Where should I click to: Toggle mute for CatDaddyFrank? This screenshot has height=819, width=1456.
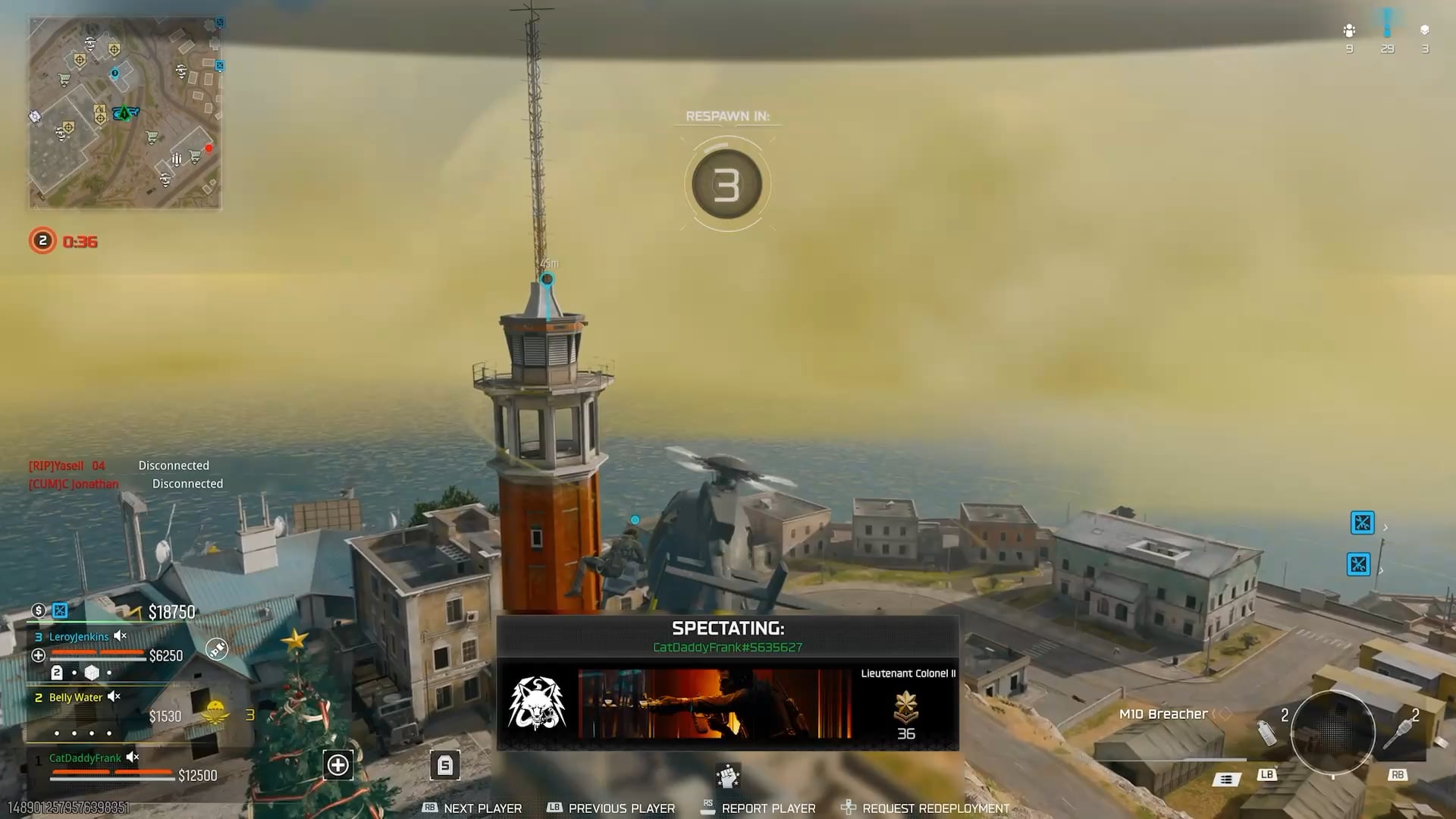133,758
